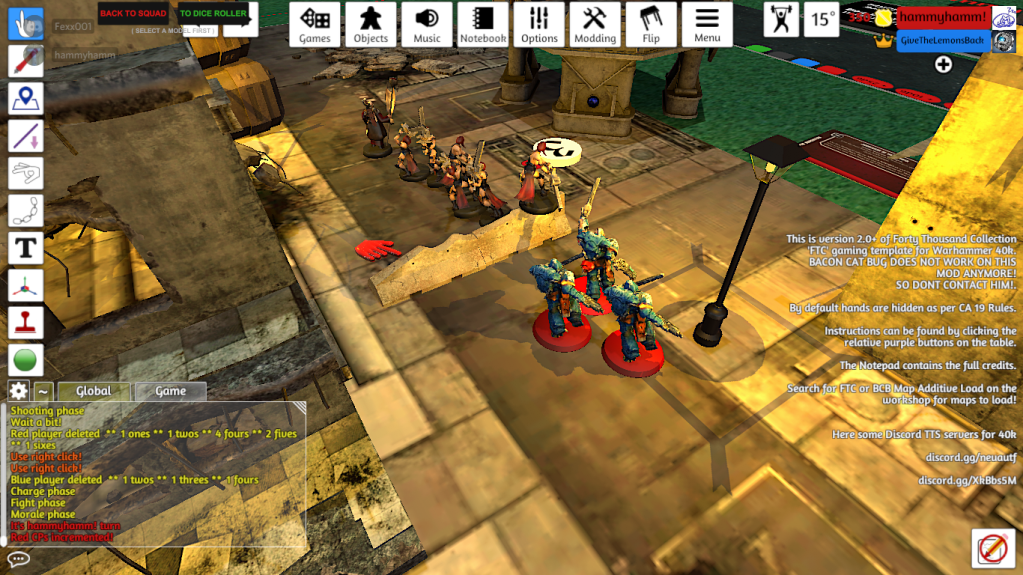Open the Music player

pyautogui.click(x=427, y=24)
